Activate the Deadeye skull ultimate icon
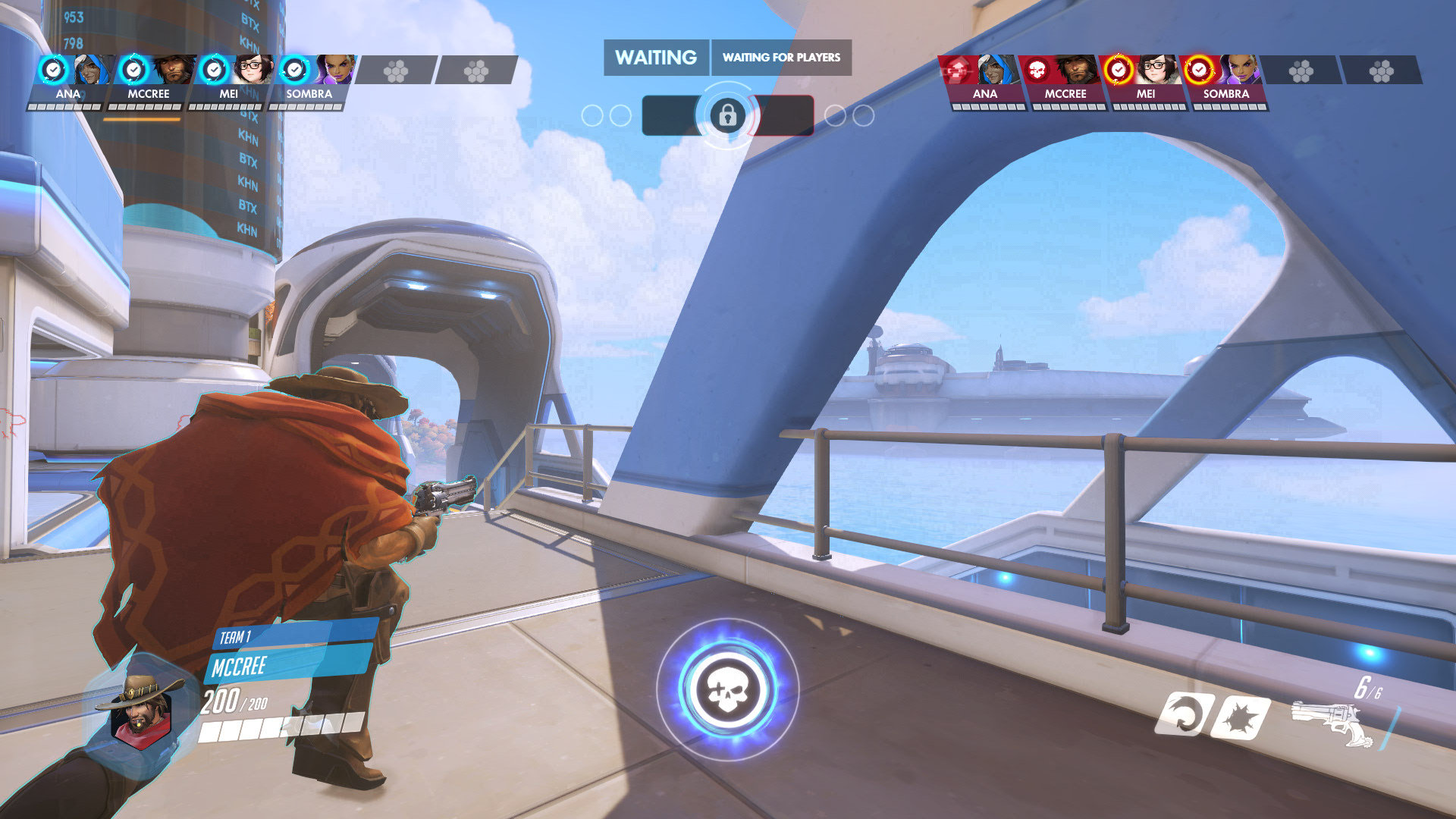The image size is (1456, 819). click(727, 690)
